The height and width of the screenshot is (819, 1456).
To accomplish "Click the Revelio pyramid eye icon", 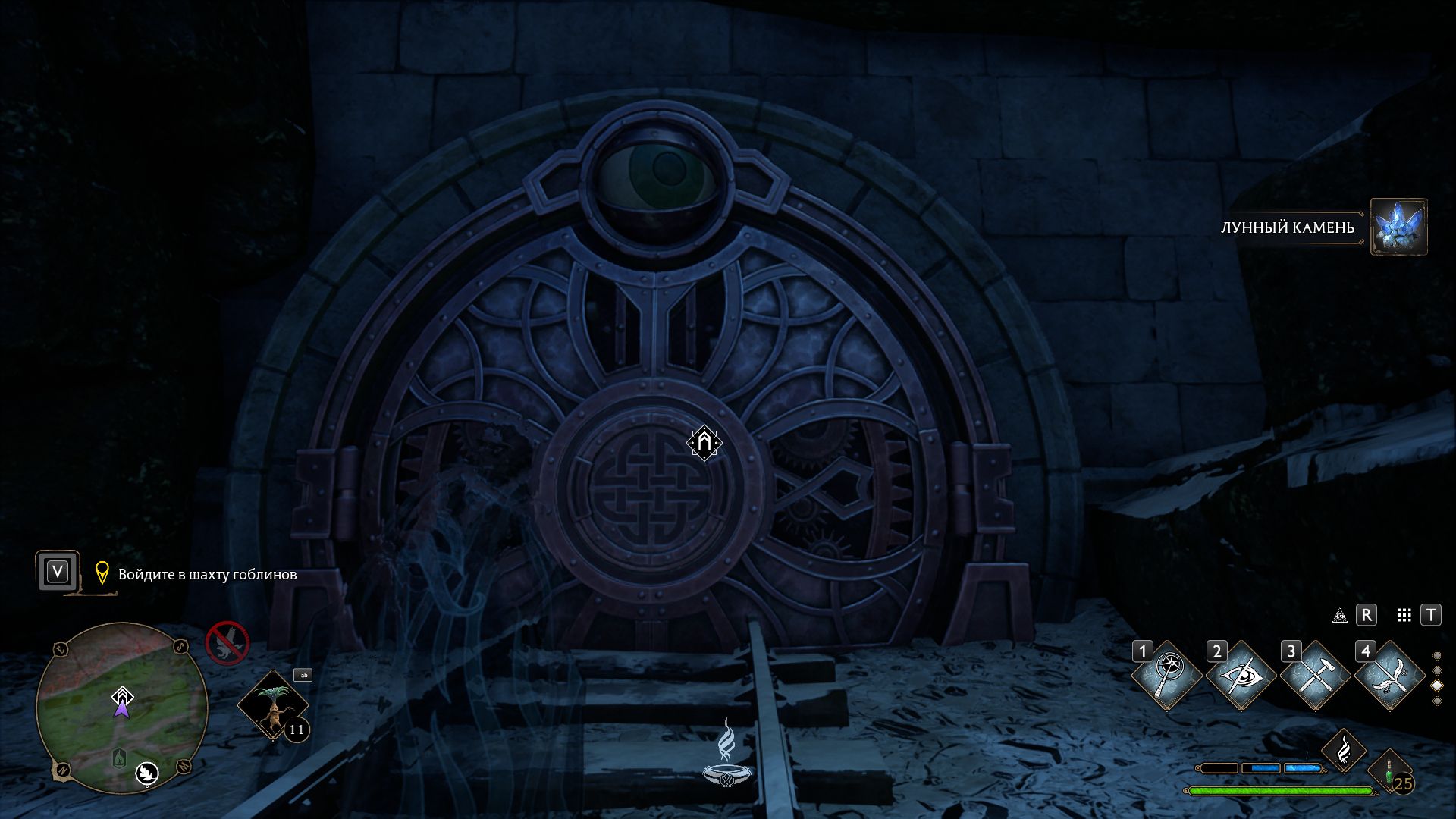I will [1340, 615].
